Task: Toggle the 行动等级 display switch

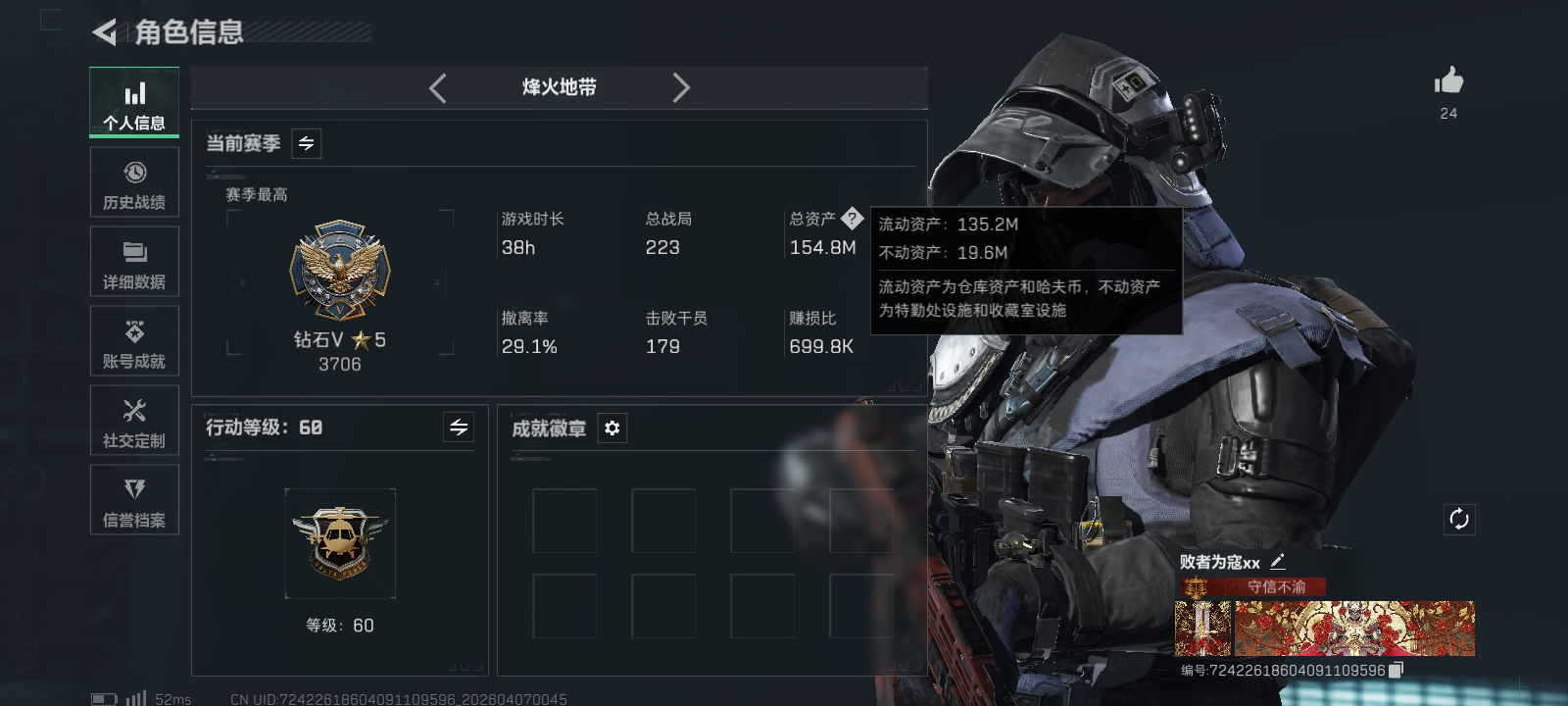Action: click(x=458, y=428)
